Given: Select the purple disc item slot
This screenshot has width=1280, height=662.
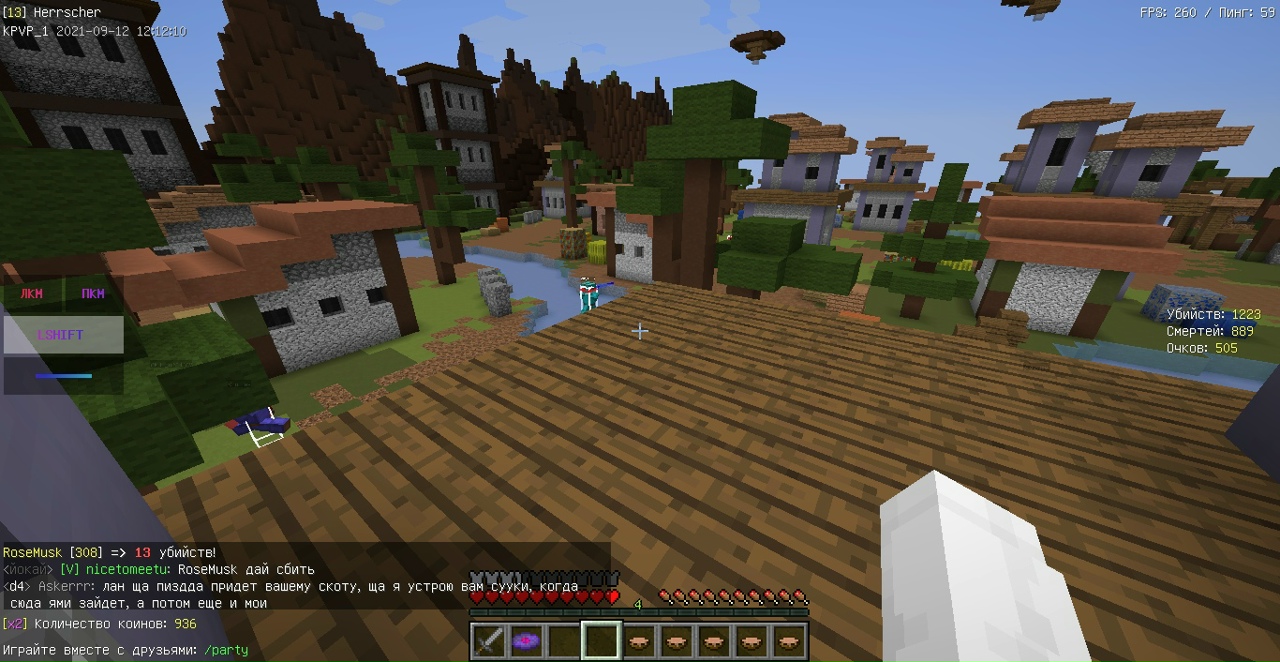Looking at the screenshot, I should pyautogui.click(x=527, y=640).
